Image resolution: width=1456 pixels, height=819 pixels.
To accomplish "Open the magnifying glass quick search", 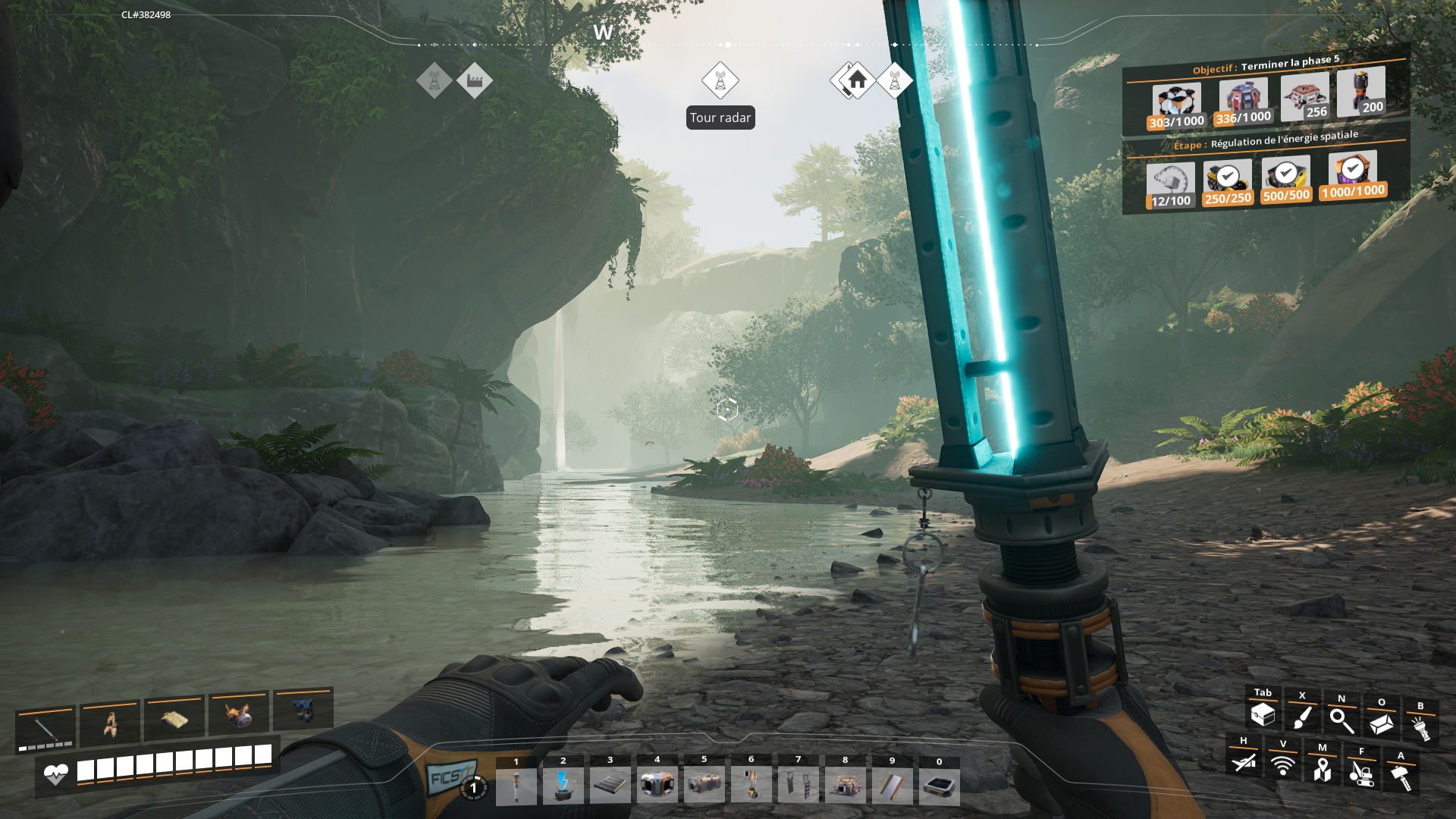I will (x=1341, y=720).
